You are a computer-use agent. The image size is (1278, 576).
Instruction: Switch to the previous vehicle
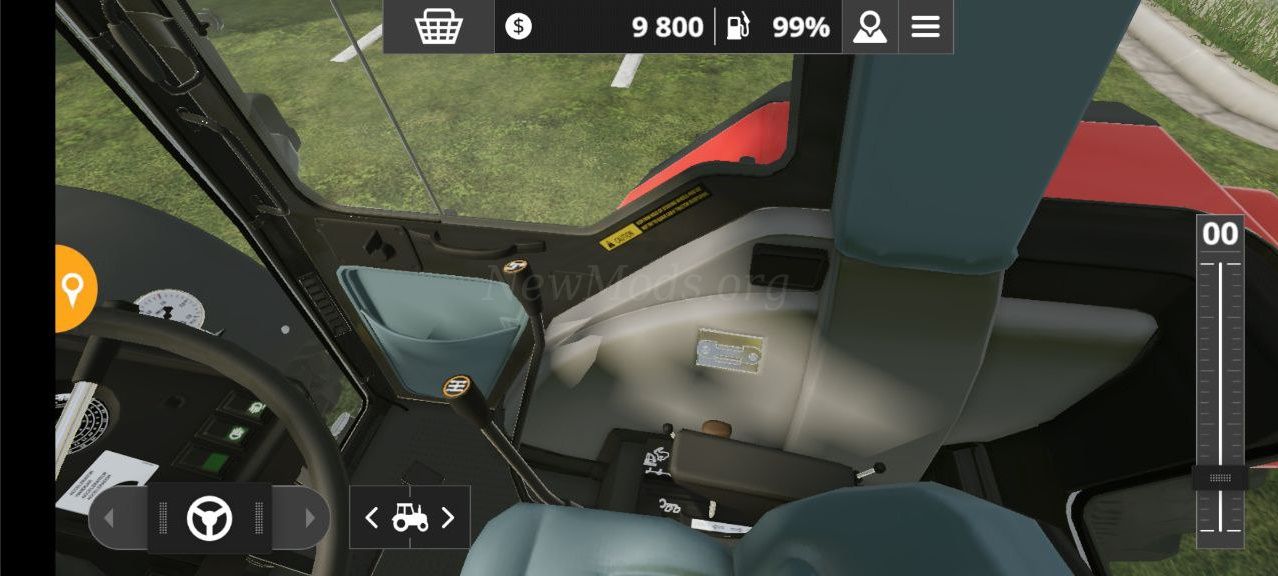[x=372, y=517]
